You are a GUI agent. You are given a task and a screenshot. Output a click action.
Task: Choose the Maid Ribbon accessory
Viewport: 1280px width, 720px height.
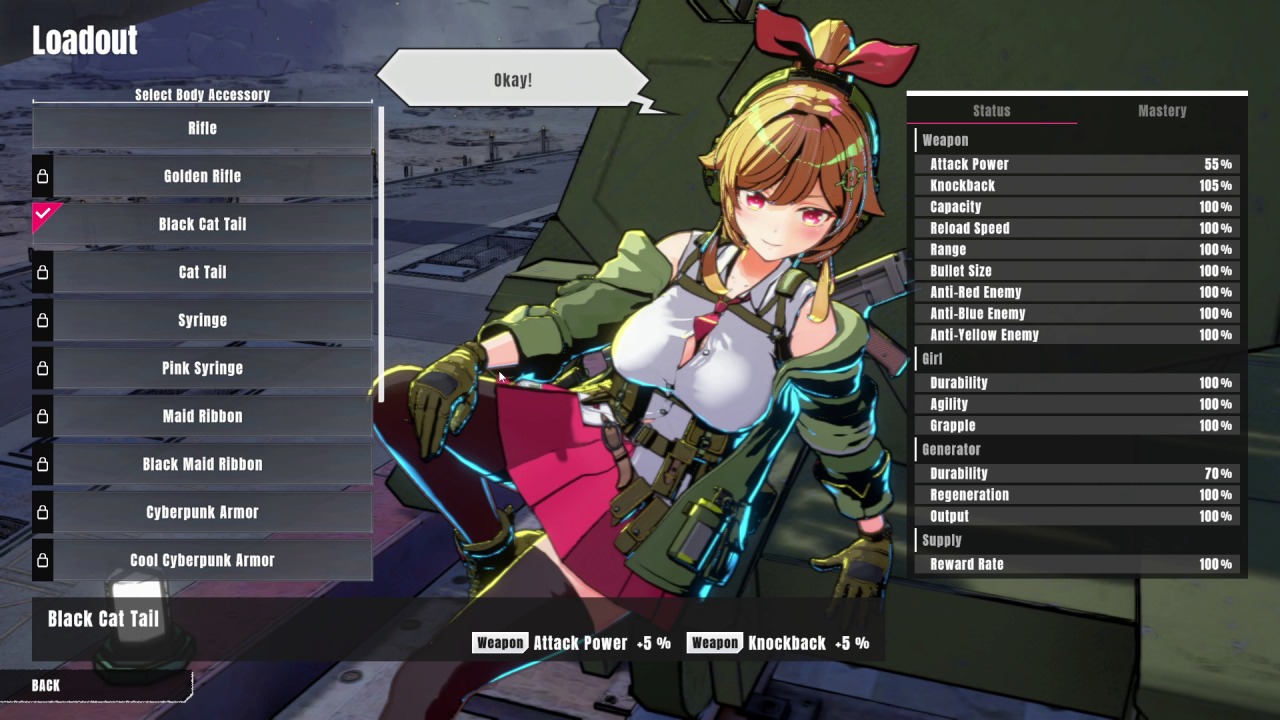pyautogui.click(x=202, y=416)
